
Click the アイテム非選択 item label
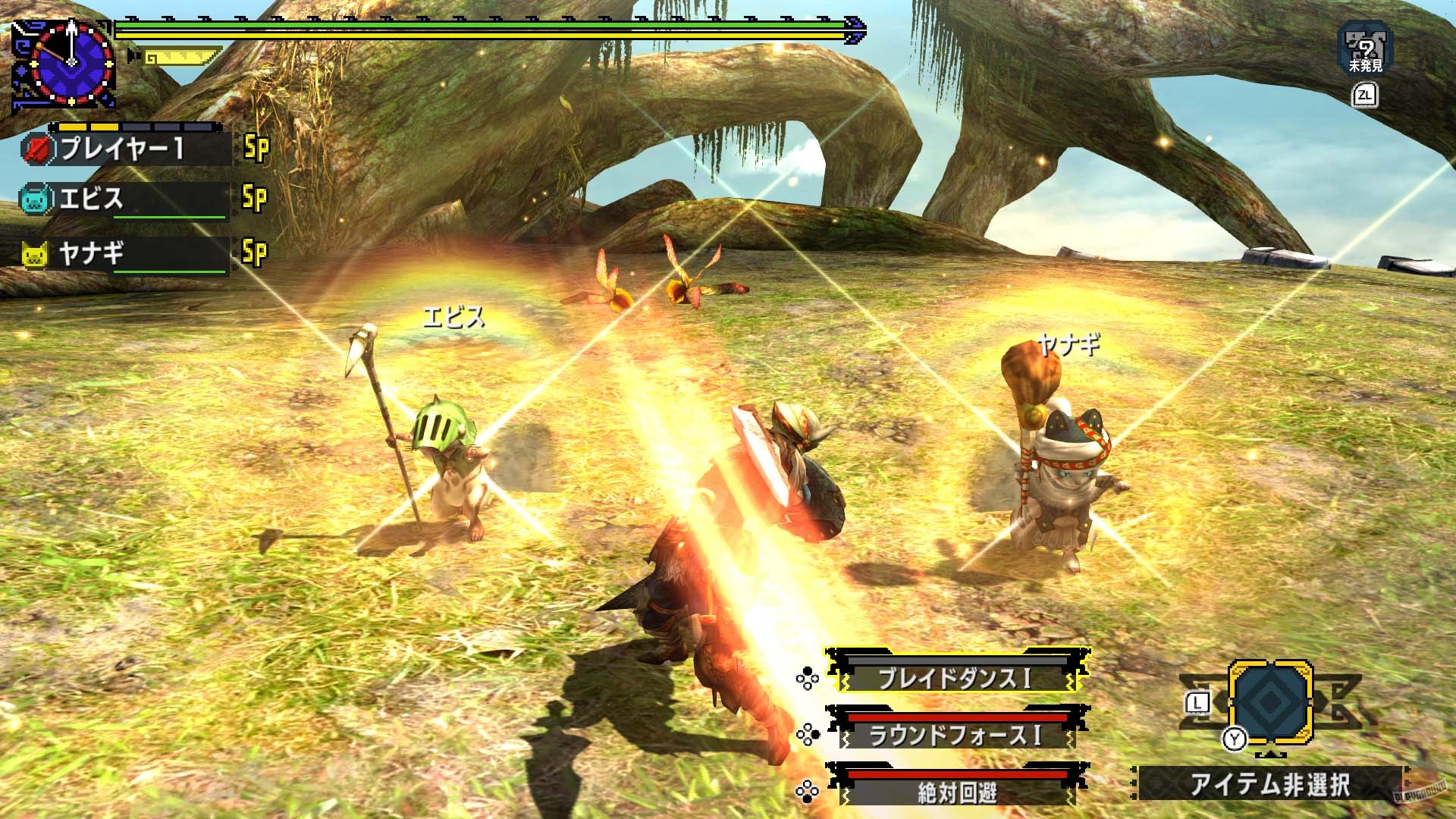pyautogui.click(x=1270, y=784)
